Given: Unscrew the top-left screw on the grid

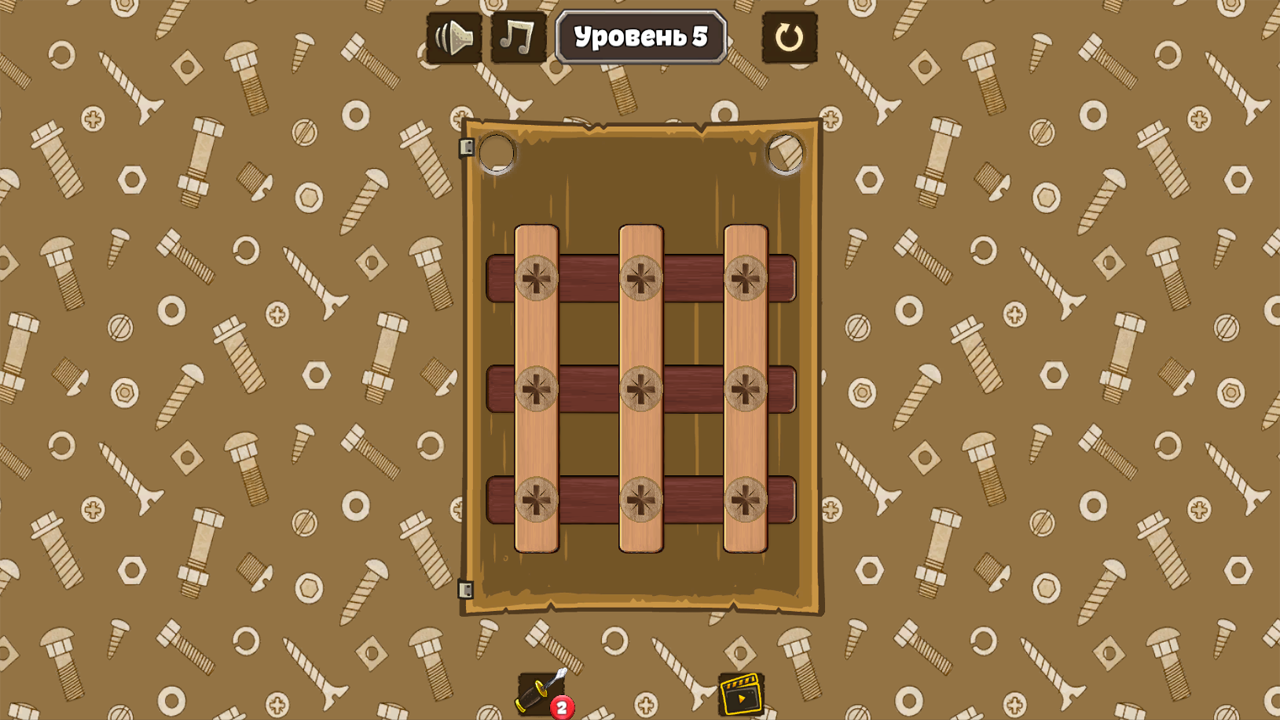Looking at the screenshot, I should tap(536, 280).
